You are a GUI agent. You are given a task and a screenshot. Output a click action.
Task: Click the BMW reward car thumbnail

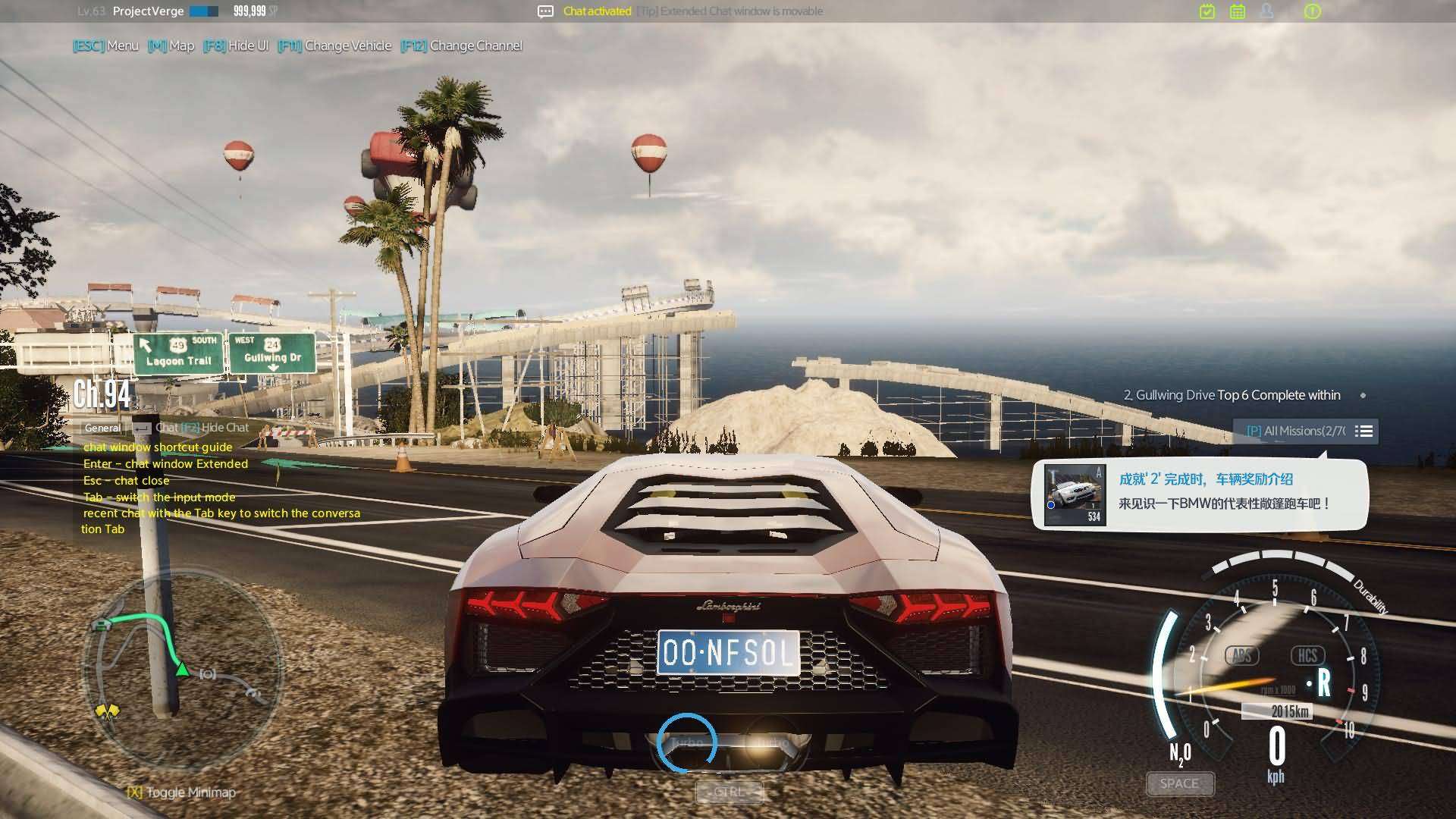click(x=1075, y=495)
